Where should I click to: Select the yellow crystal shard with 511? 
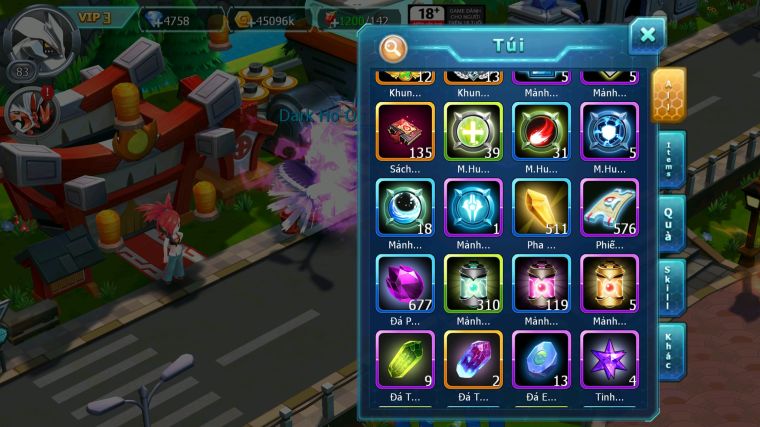tap(541, 208)
